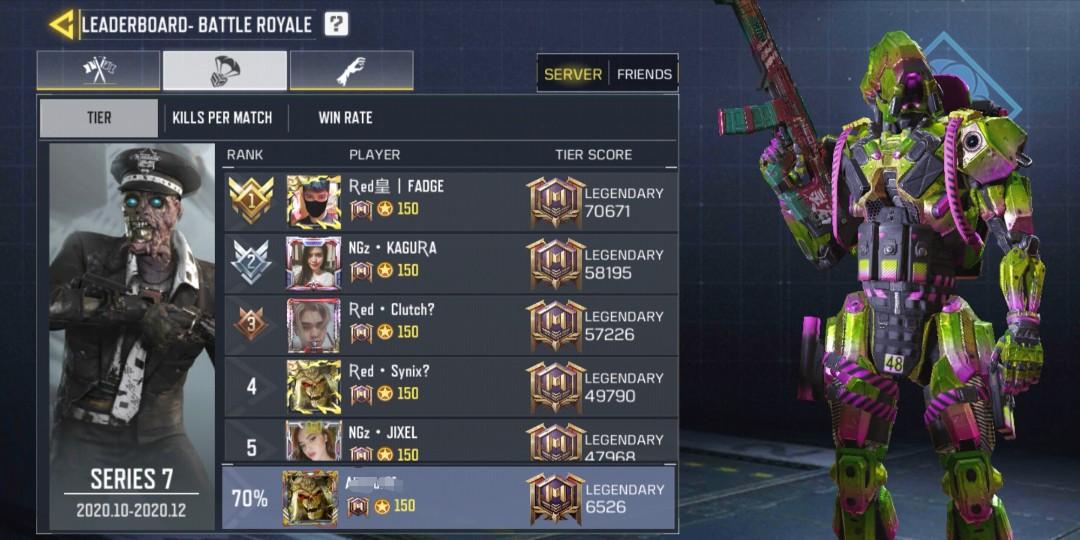The height and width of the screenshot is (540, 1080).
Task: Switch to the Friends leaderboard
Action: pos(644,74)
